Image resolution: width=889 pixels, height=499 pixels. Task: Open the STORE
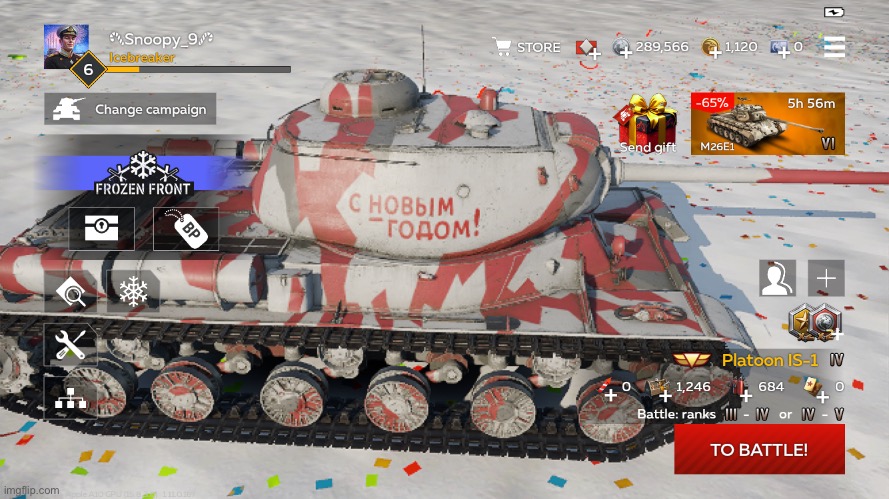click(x=526, y=47)
